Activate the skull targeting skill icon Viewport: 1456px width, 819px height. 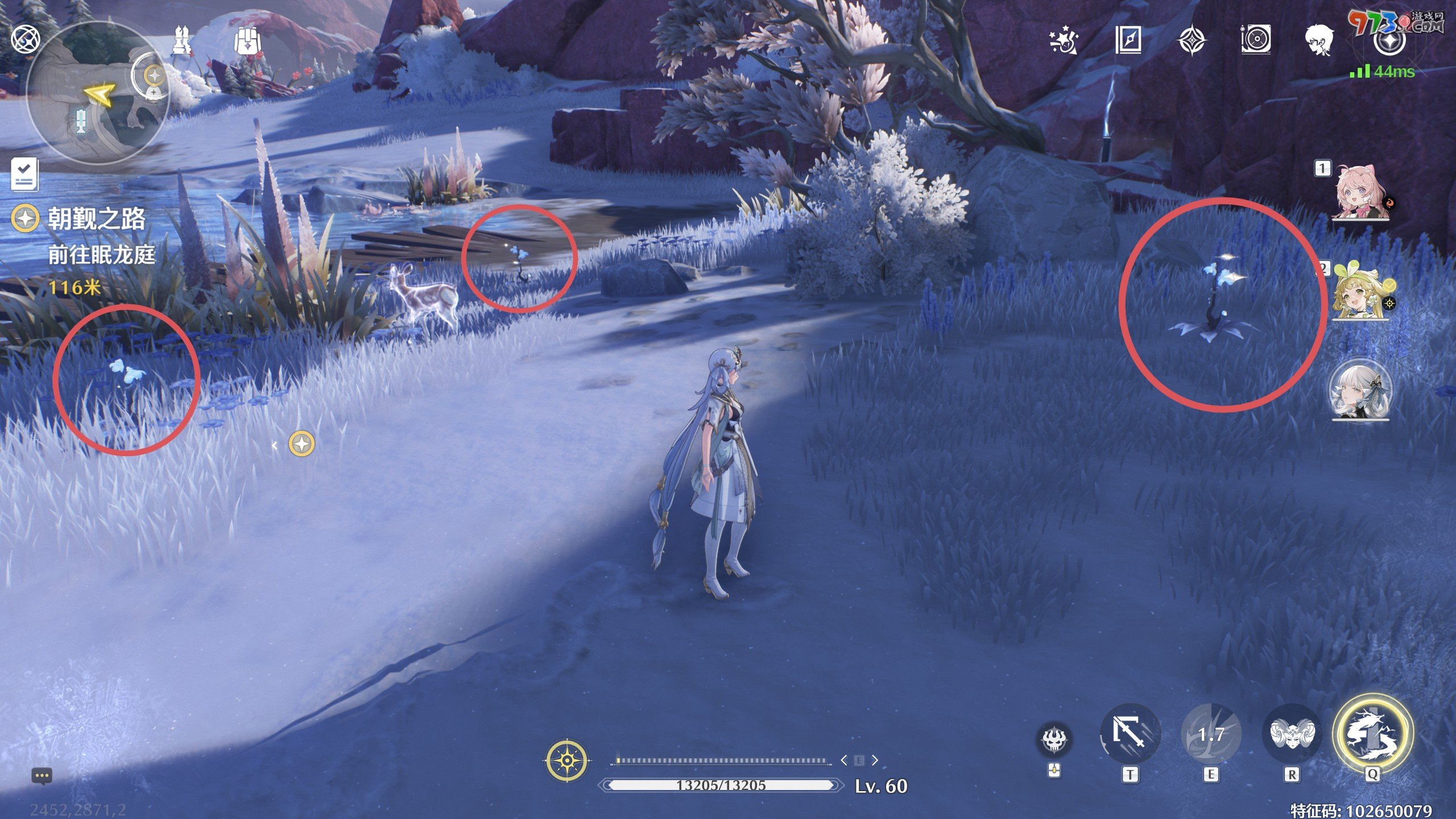(x=1054, y=739)
